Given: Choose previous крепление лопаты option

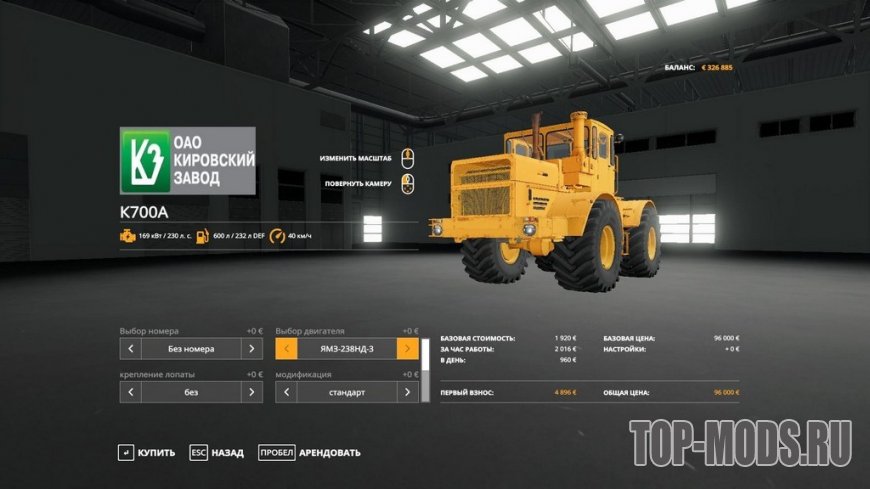Looking at the screenshot, I should point(130,392).
